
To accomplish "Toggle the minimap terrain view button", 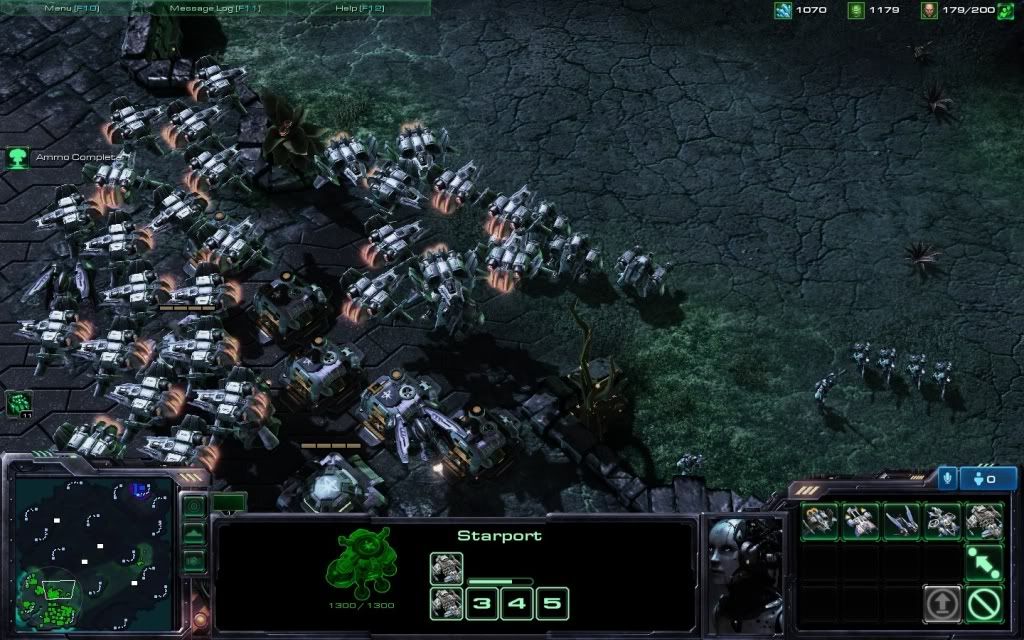I will pyautogui.click(x=194, y=535).
